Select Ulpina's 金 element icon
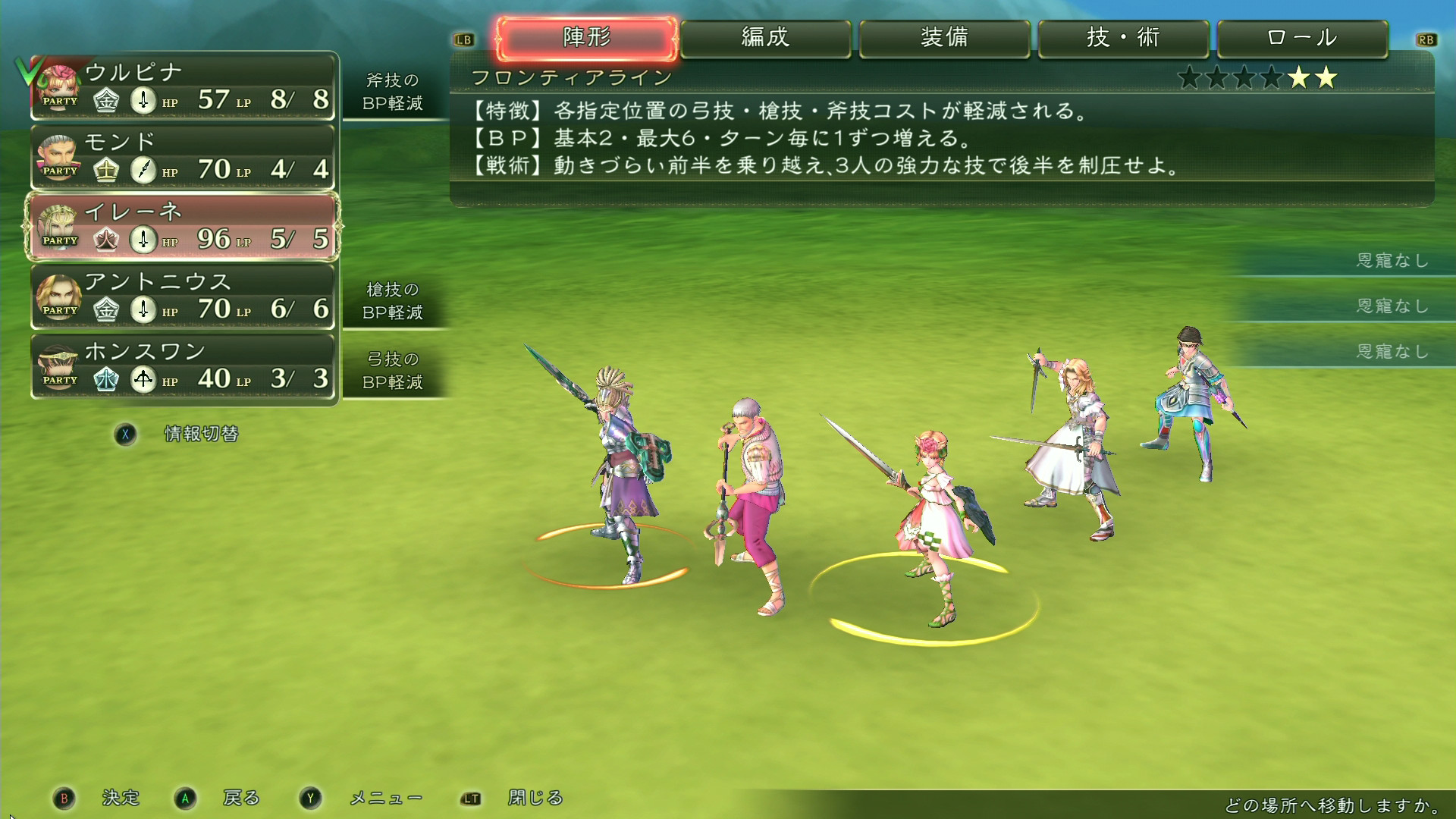The height and width of the screenshot is (819, 1456). [107, 99]
